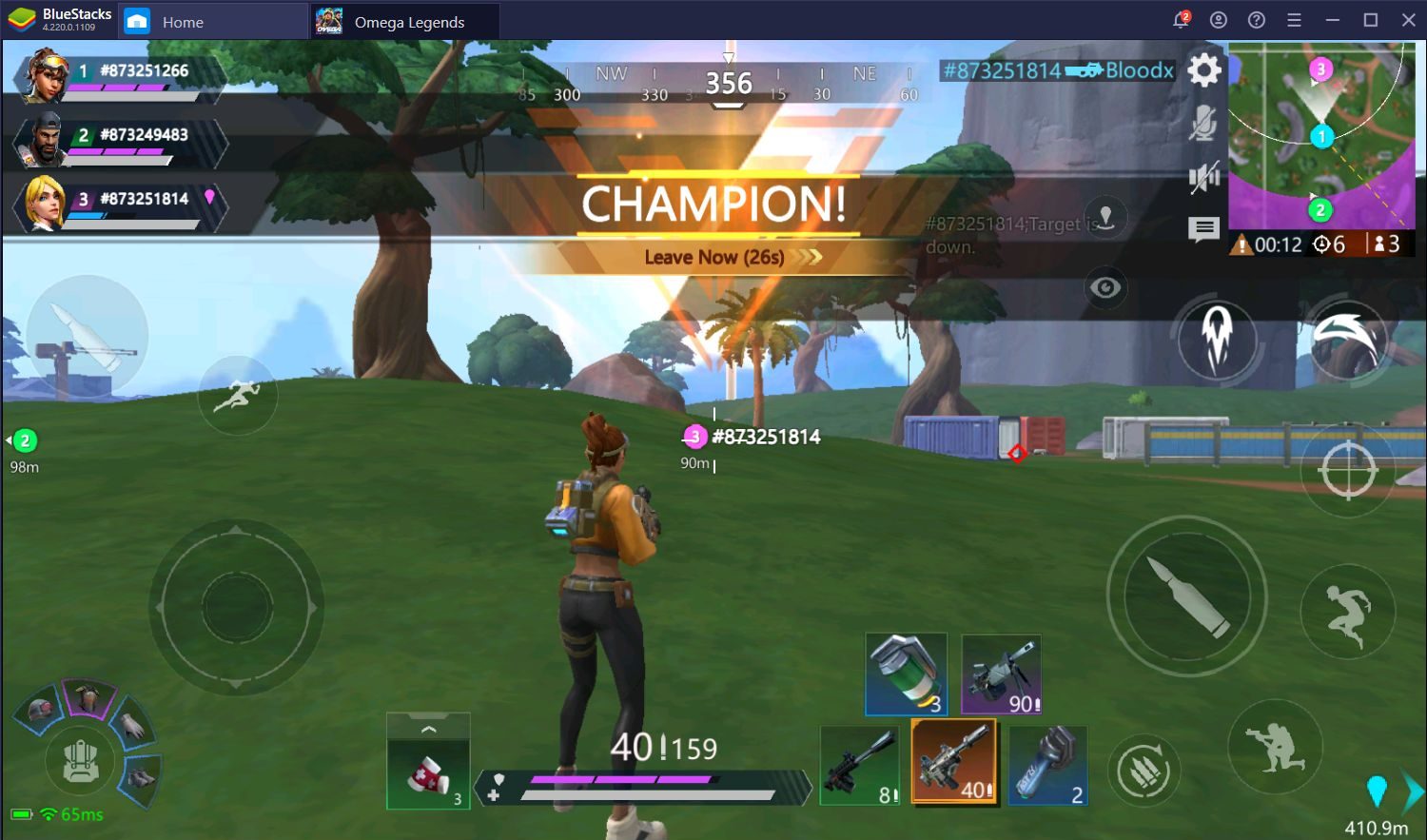Select the grenade slot showing 3
The width and height of the screenshot is (1427, 840).
coord(905,674)
